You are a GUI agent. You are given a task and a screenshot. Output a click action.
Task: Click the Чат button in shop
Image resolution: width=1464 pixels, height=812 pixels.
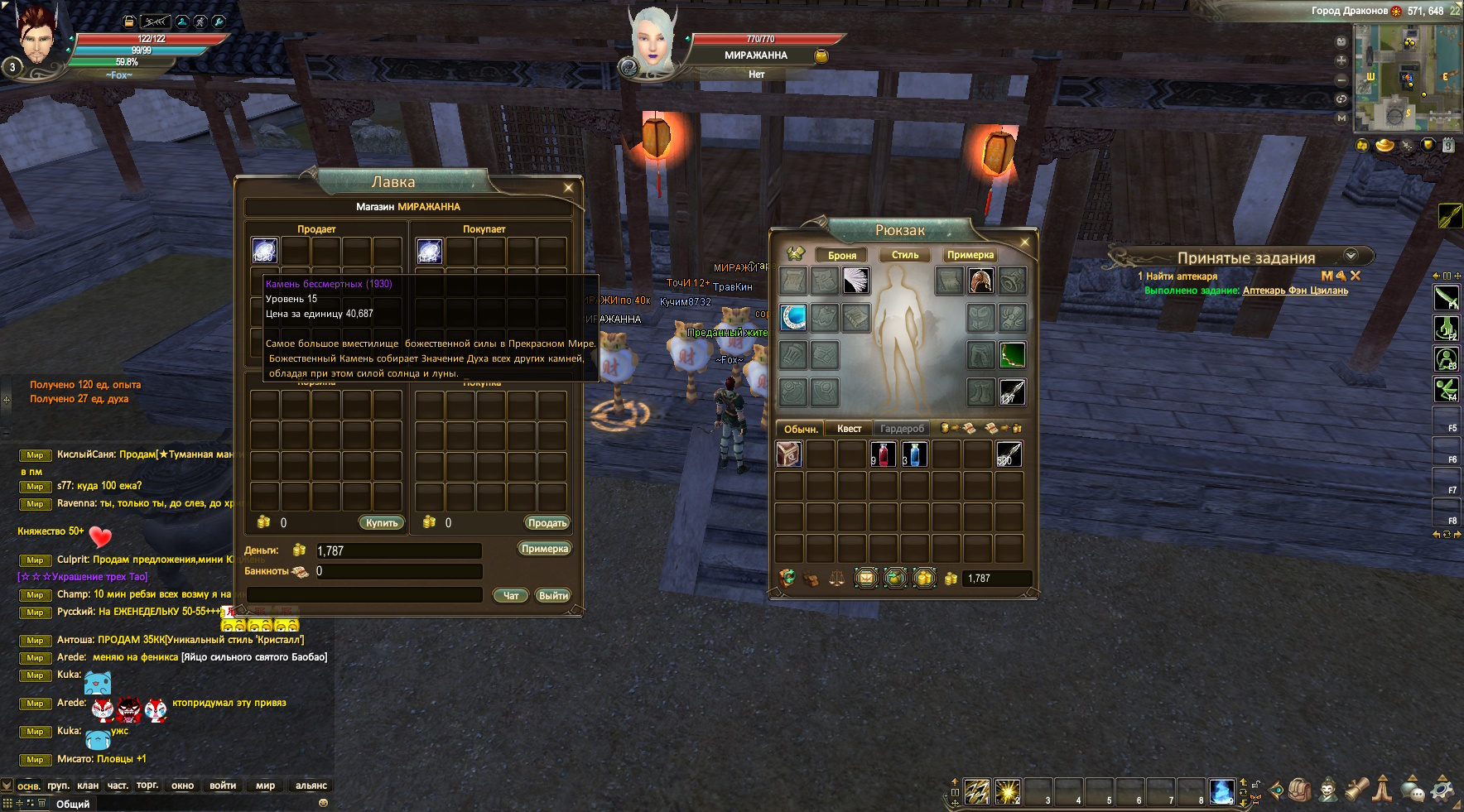click(511, 595)
